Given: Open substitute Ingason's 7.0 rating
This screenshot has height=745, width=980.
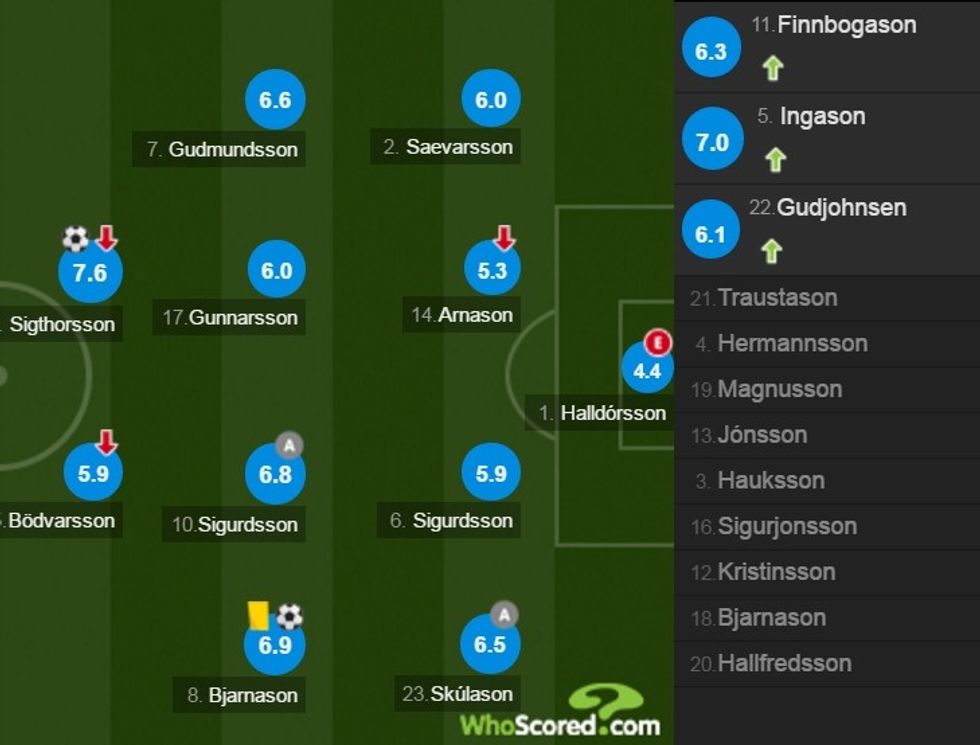Looking at the screenshot, I should (x=712, y=142).
